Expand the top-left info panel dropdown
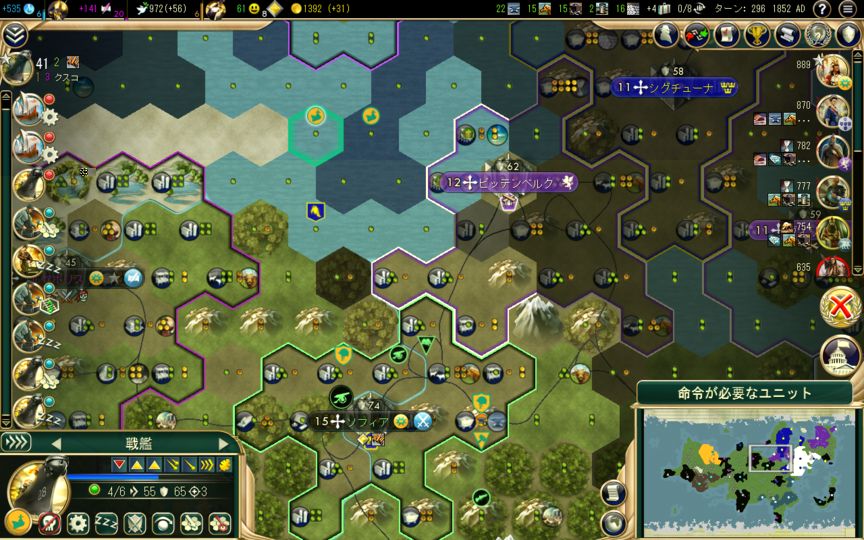 (x=14, y=36)
